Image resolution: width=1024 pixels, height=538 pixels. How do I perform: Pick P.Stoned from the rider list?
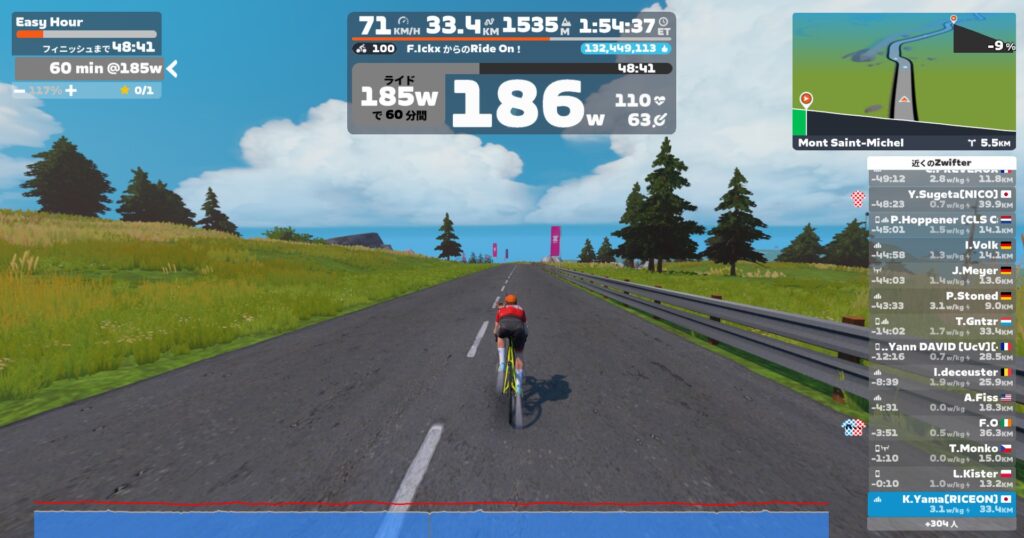click(941, 301)
